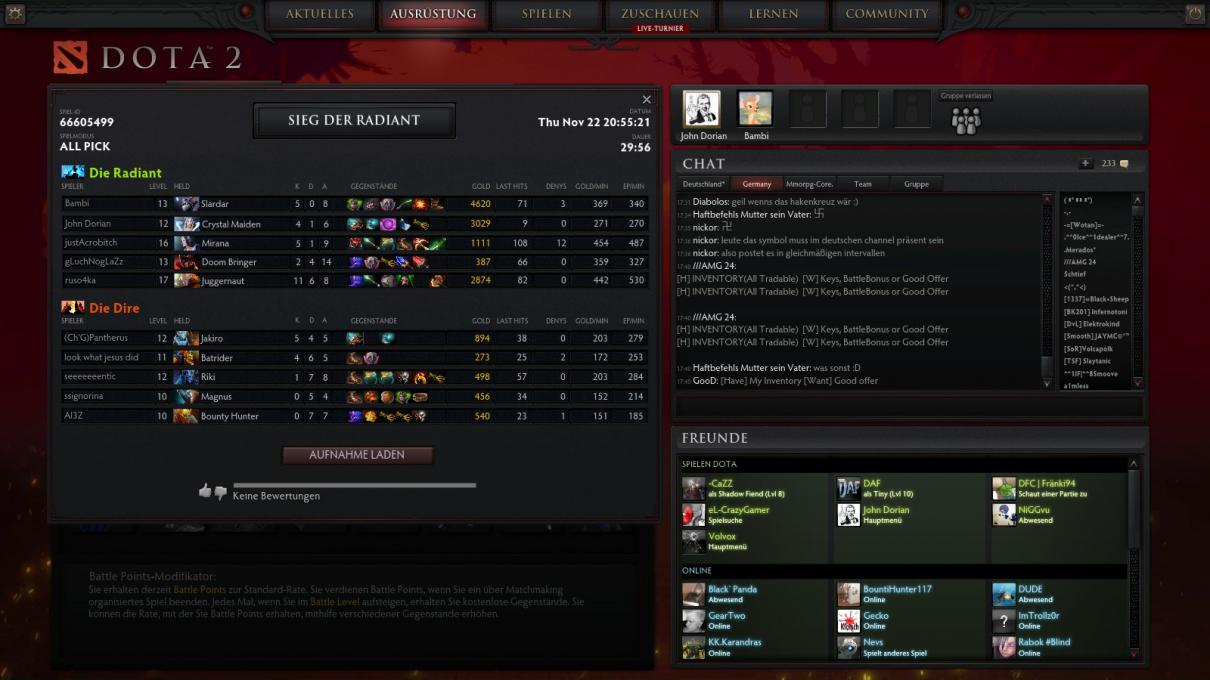This screenshot has height=680, width=1210.
Task: Open the Aktuelles menu
Action: 319,15
